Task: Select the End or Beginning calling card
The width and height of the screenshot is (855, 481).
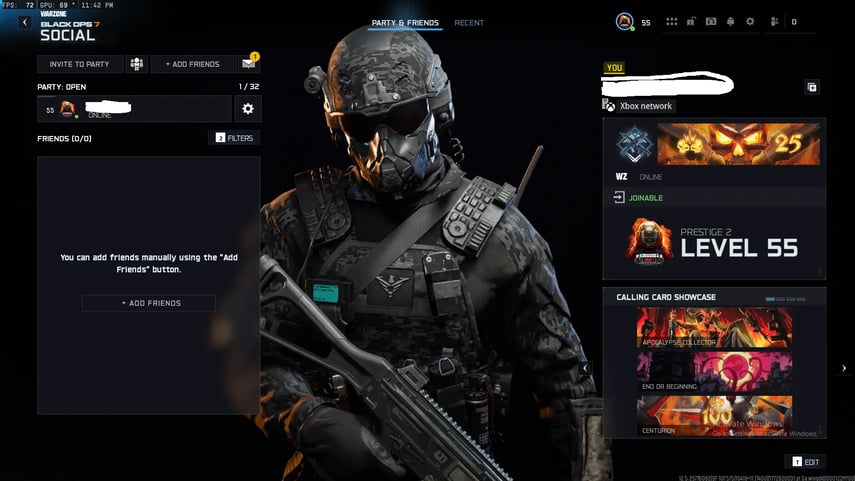Action: pyautogui.click(x=714, y=372)
